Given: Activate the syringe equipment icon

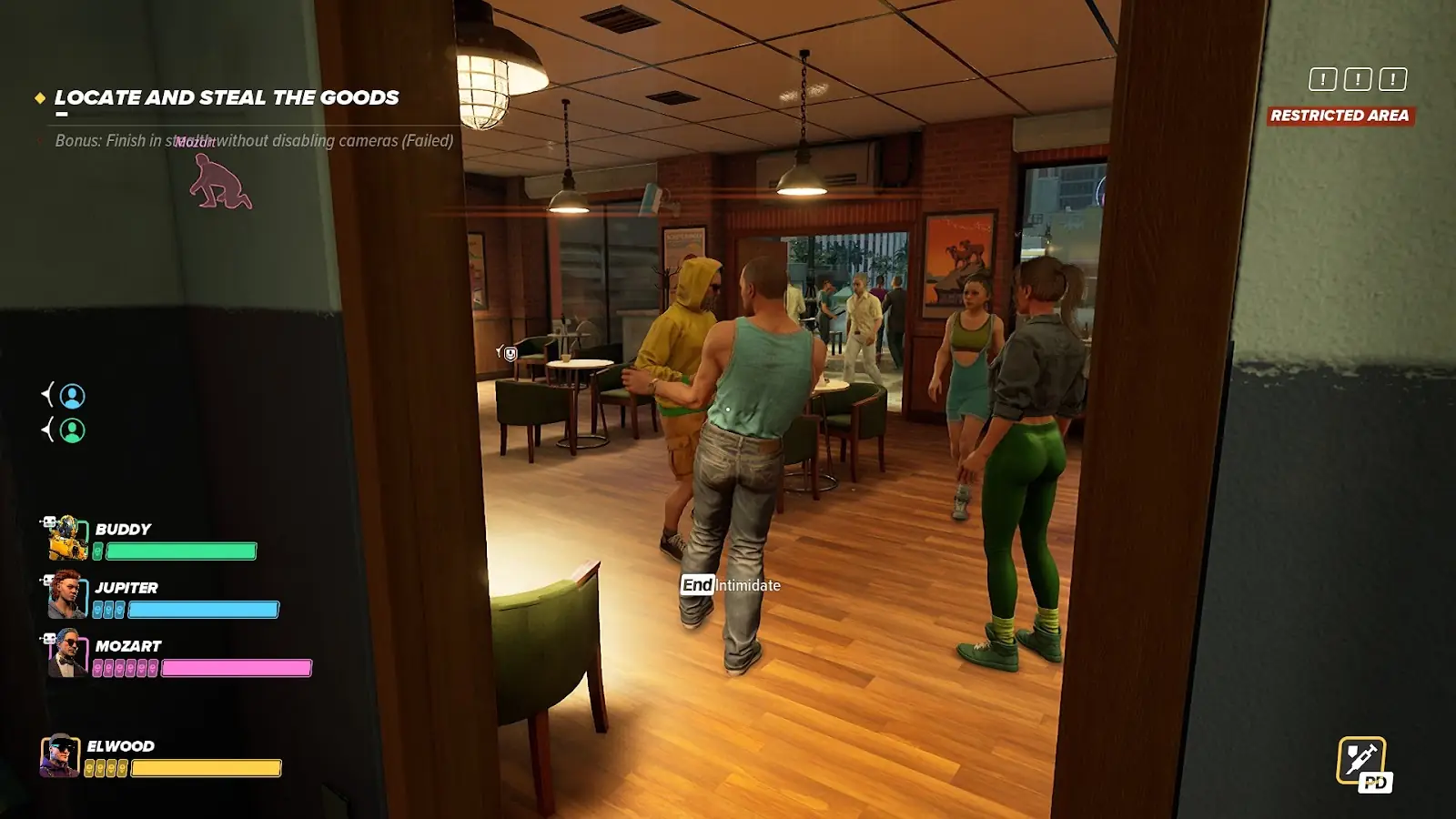Looking at the screenshot, I should coord(1361,761).
